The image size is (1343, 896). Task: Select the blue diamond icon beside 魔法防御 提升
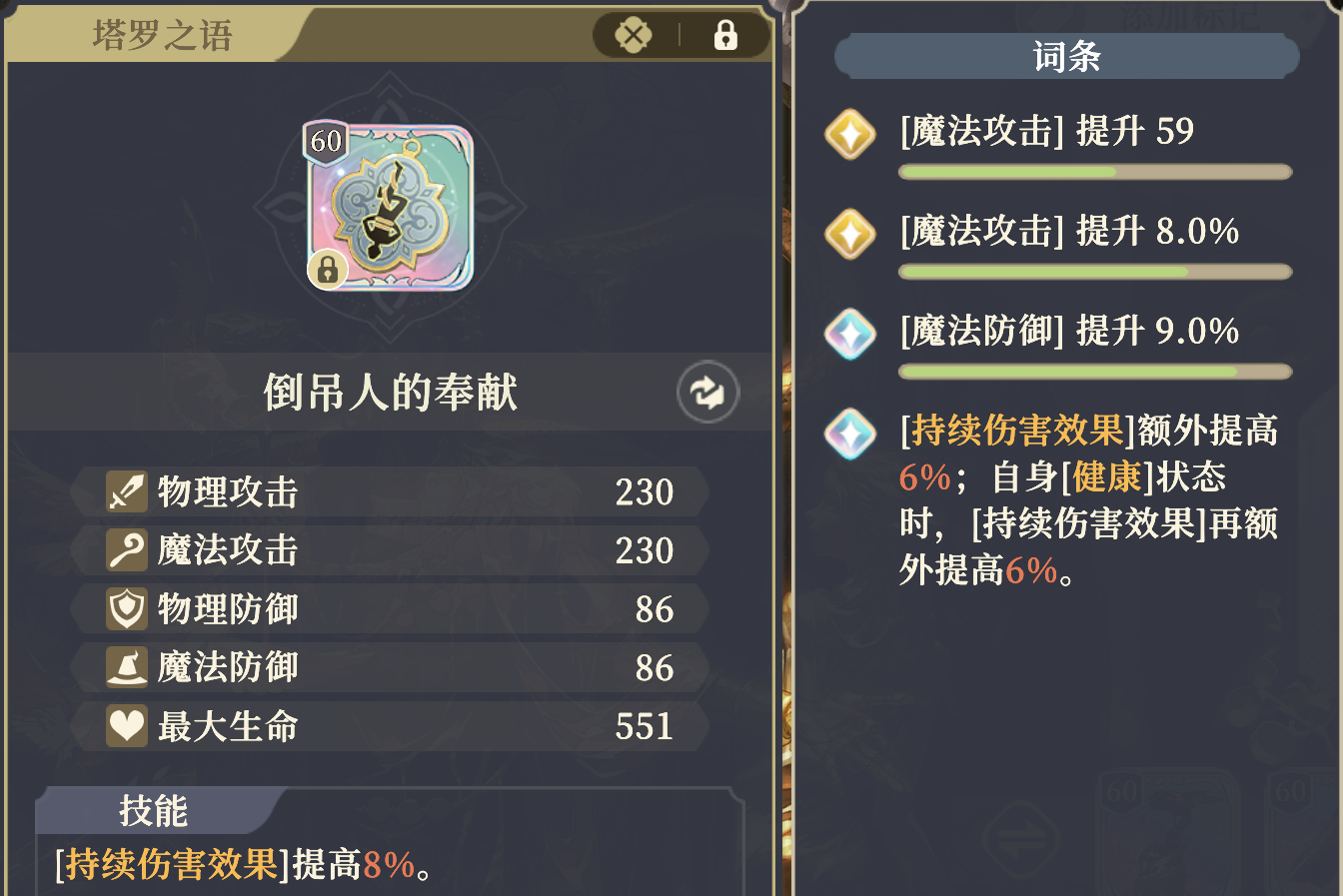coord(850,335)
